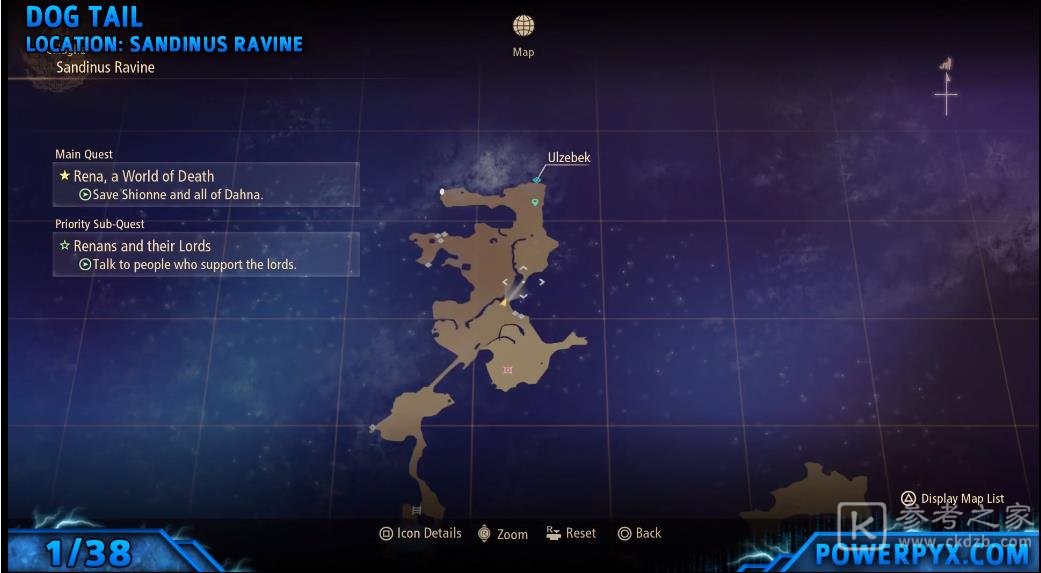This screenshot has width=1041, height=573.
Task: Click the PowerPyx.com watermark logo
Action: click(922, 552)
